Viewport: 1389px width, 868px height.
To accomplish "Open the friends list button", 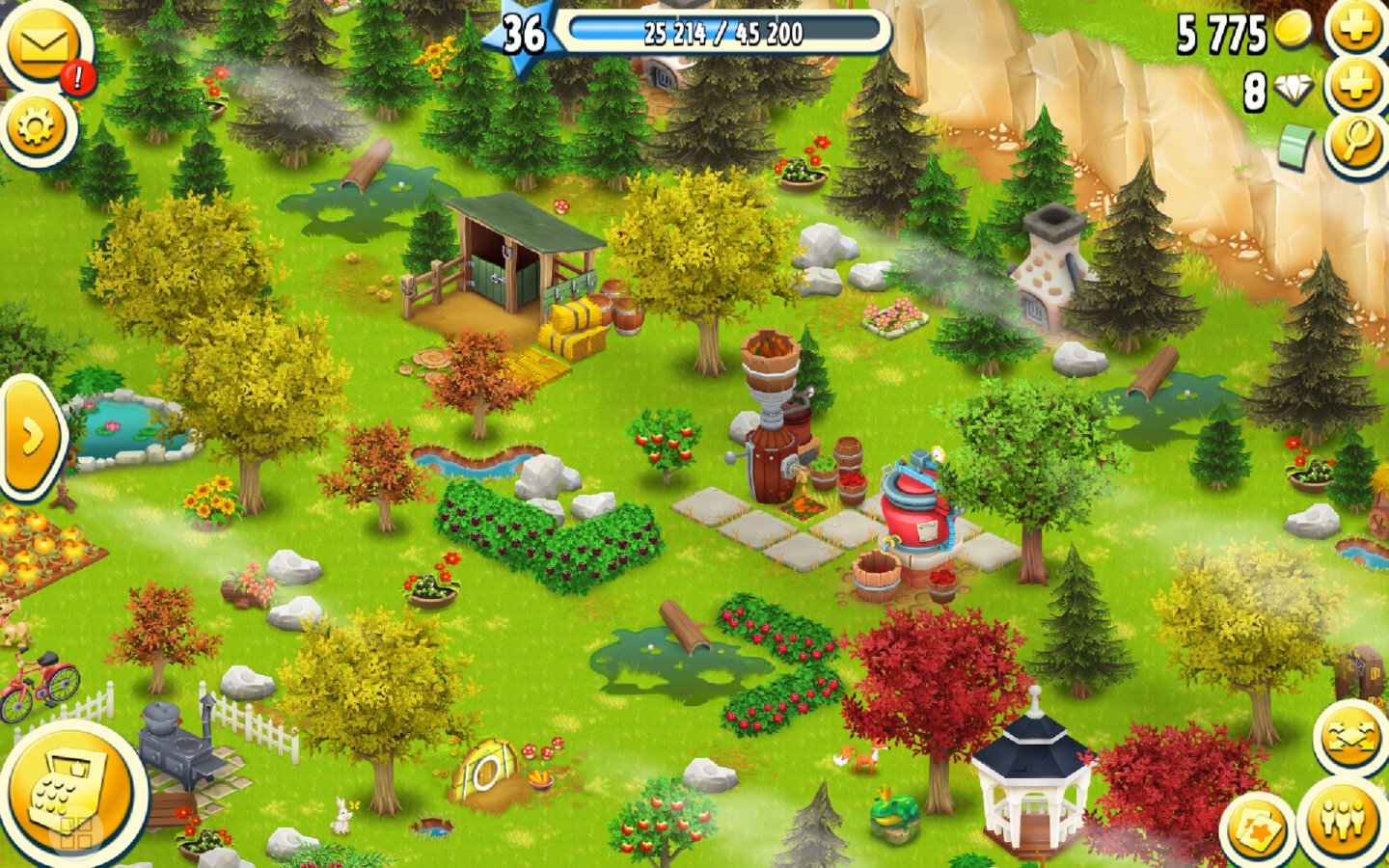I will 1346,820.
